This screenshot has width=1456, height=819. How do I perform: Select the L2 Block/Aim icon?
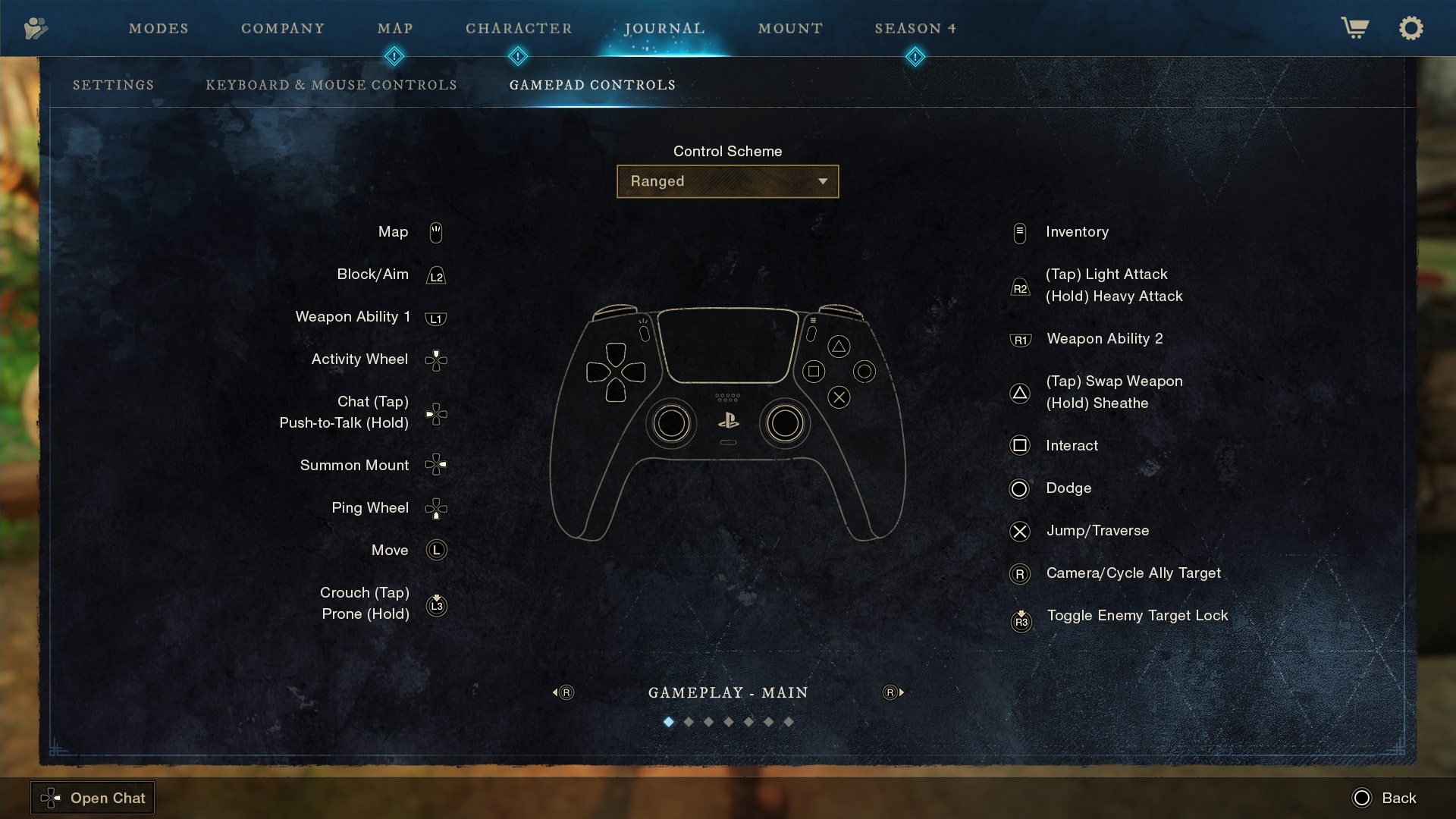(436, 275)
